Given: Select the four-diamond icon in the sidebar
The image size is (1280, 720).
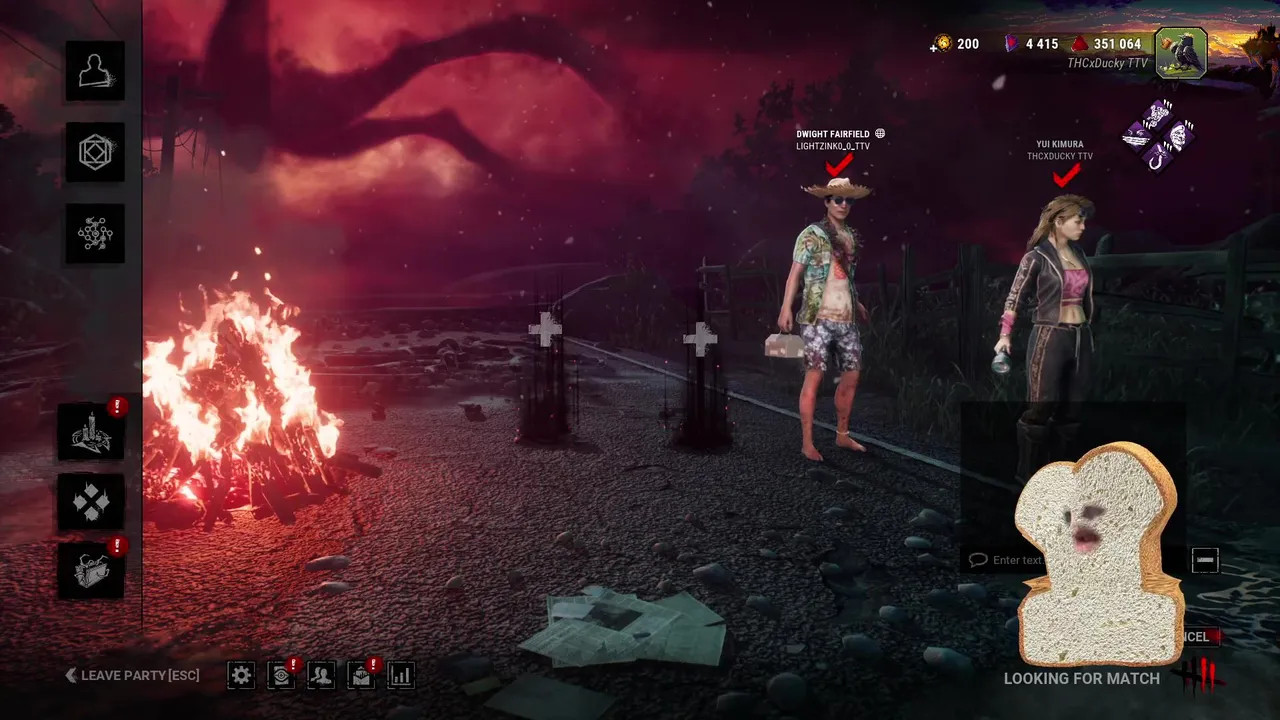Looking at the screenshot, I should coord(91,501).
